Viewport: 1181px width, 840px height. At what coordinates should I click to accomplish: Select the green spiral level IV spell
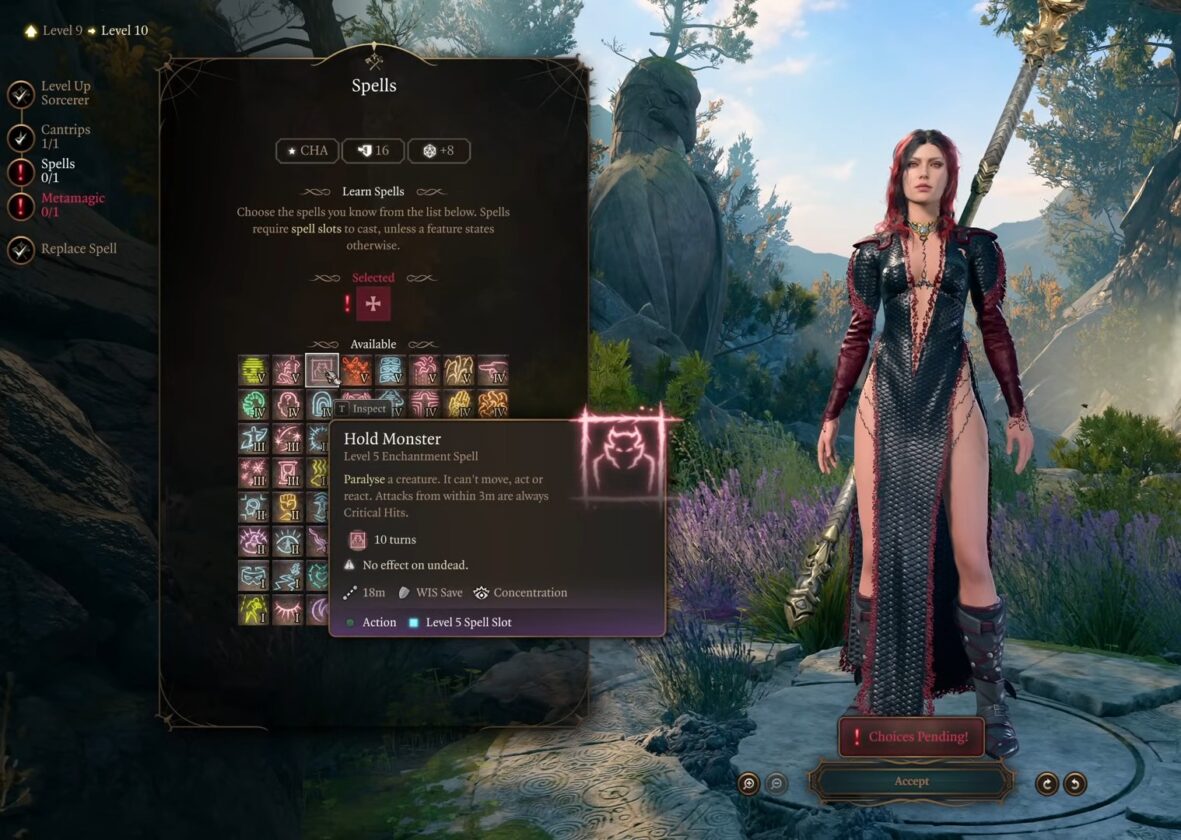(x=254, y=405)
